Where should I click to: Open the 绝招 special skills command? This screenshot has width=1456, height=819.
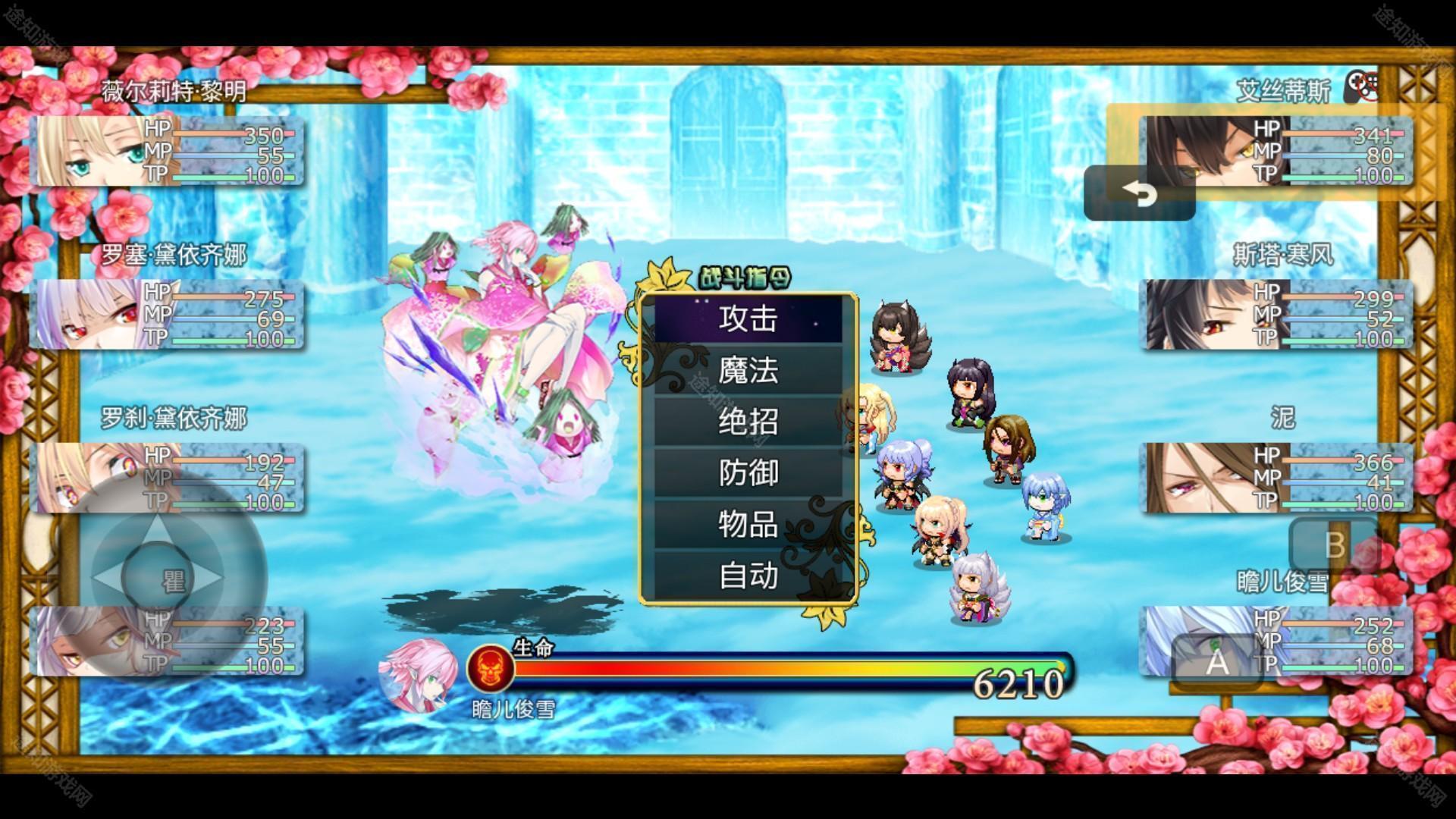coord(748,422)
